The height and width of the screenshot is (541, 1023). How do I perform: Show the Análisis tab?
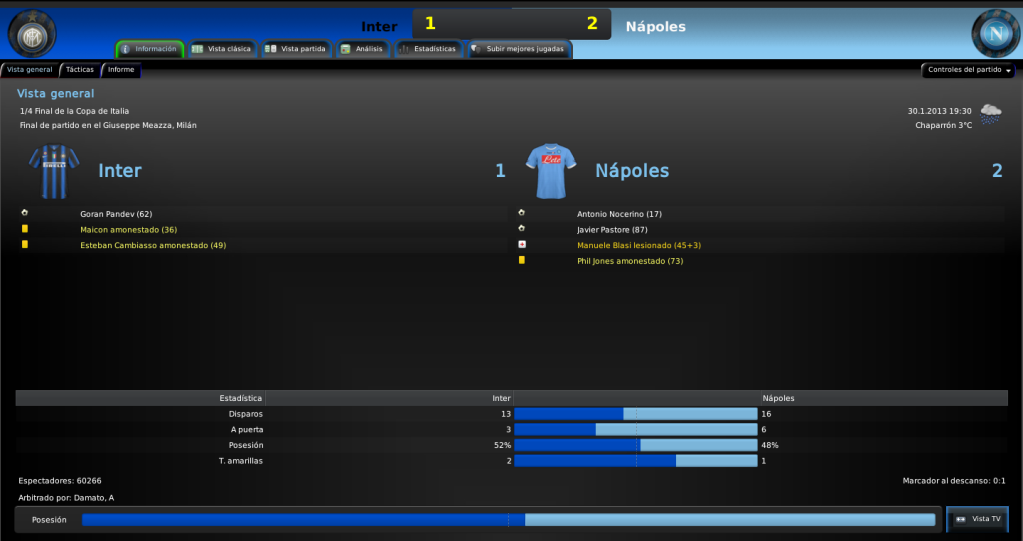tap(361, 48)
